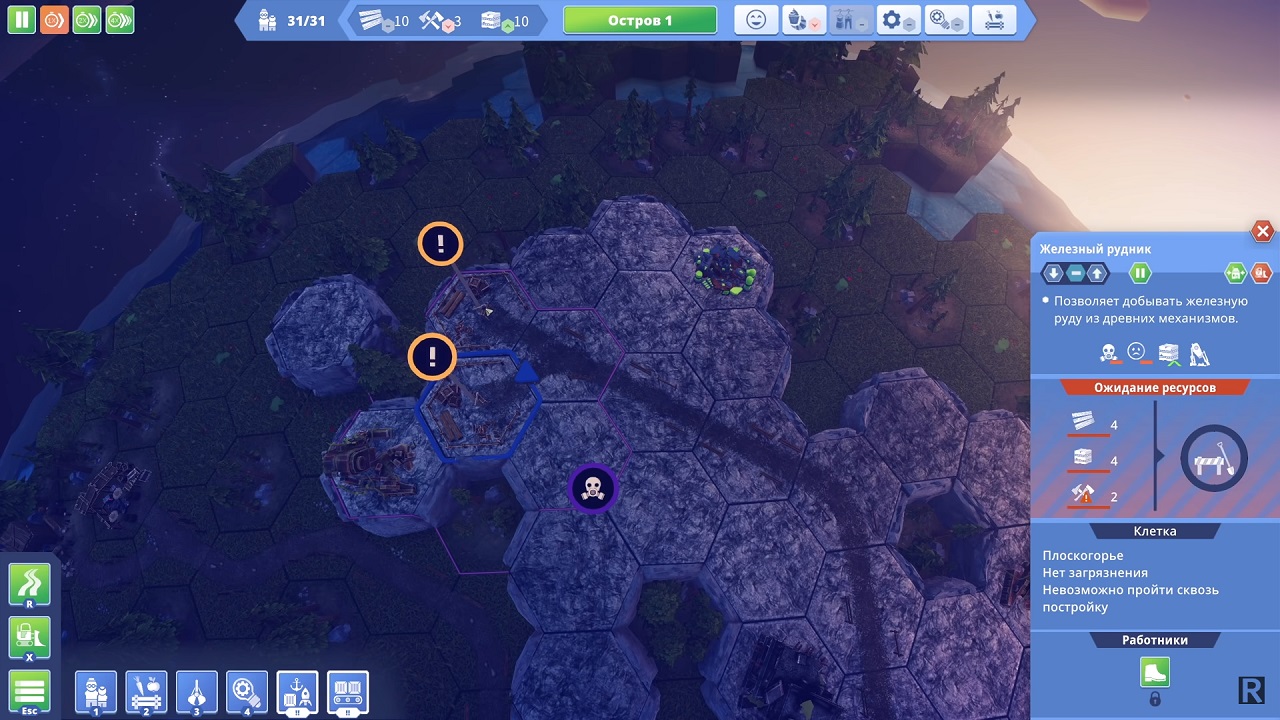This screenshot has width=1280, height=720.
Task: Choose the bulldozer demolish tool
Action: pyautogui.click(x=29, y=638)
